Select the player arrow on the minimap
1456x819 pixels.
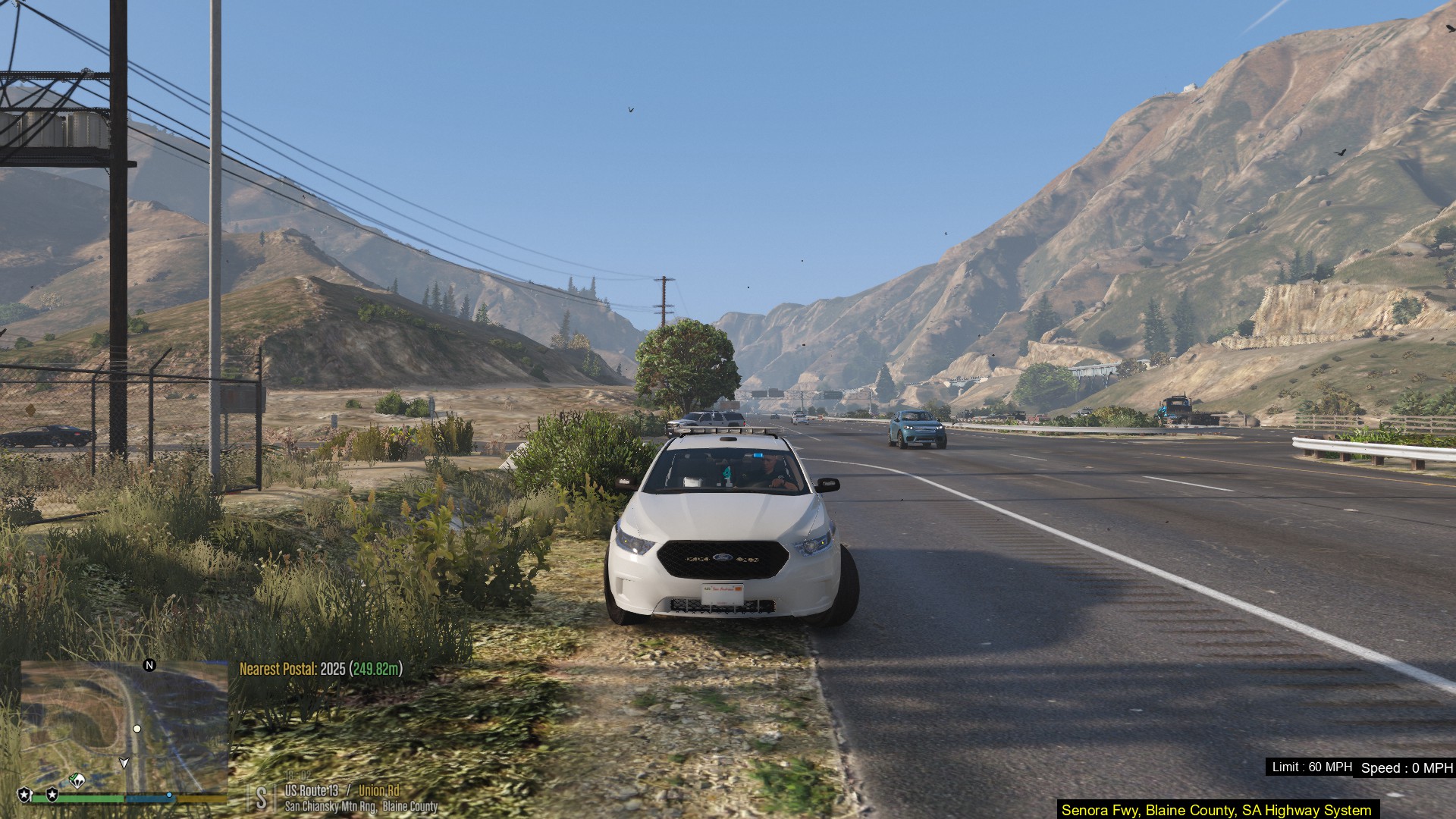[x=124, y=762]
